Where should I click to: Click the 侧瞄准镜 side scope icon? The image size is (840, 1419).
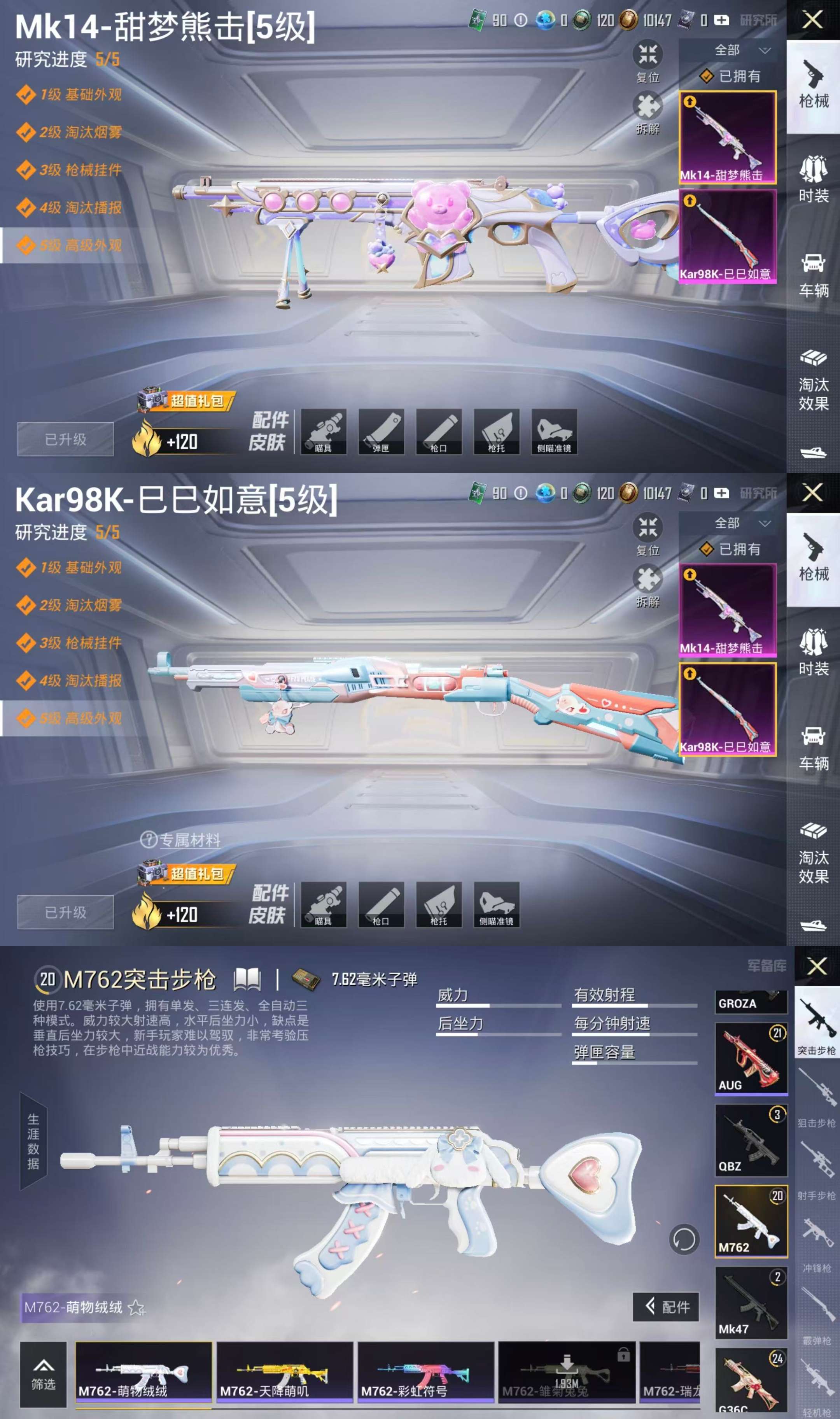coord(555,431)
